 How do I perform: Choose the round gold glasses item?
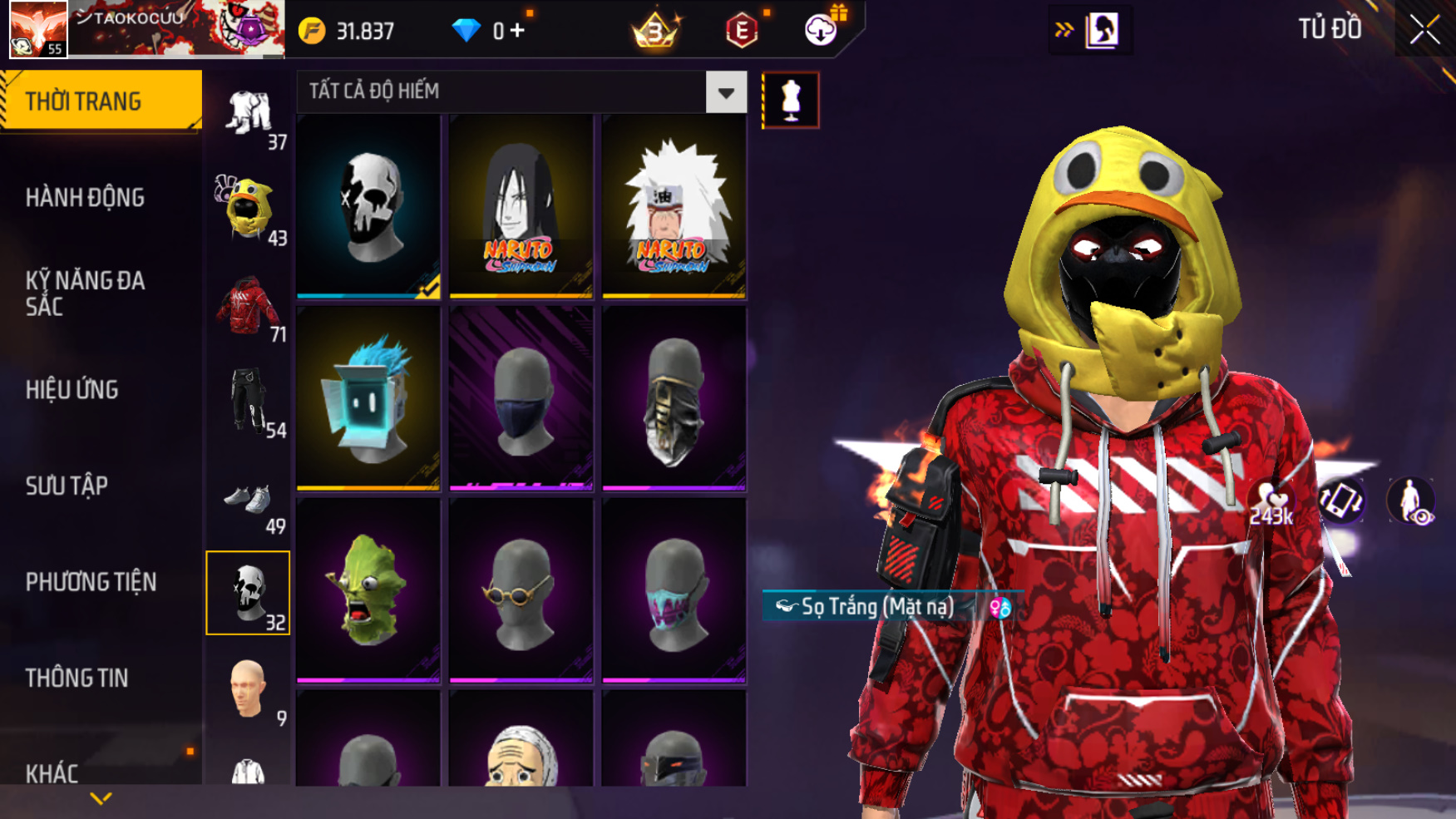point(521,590)
